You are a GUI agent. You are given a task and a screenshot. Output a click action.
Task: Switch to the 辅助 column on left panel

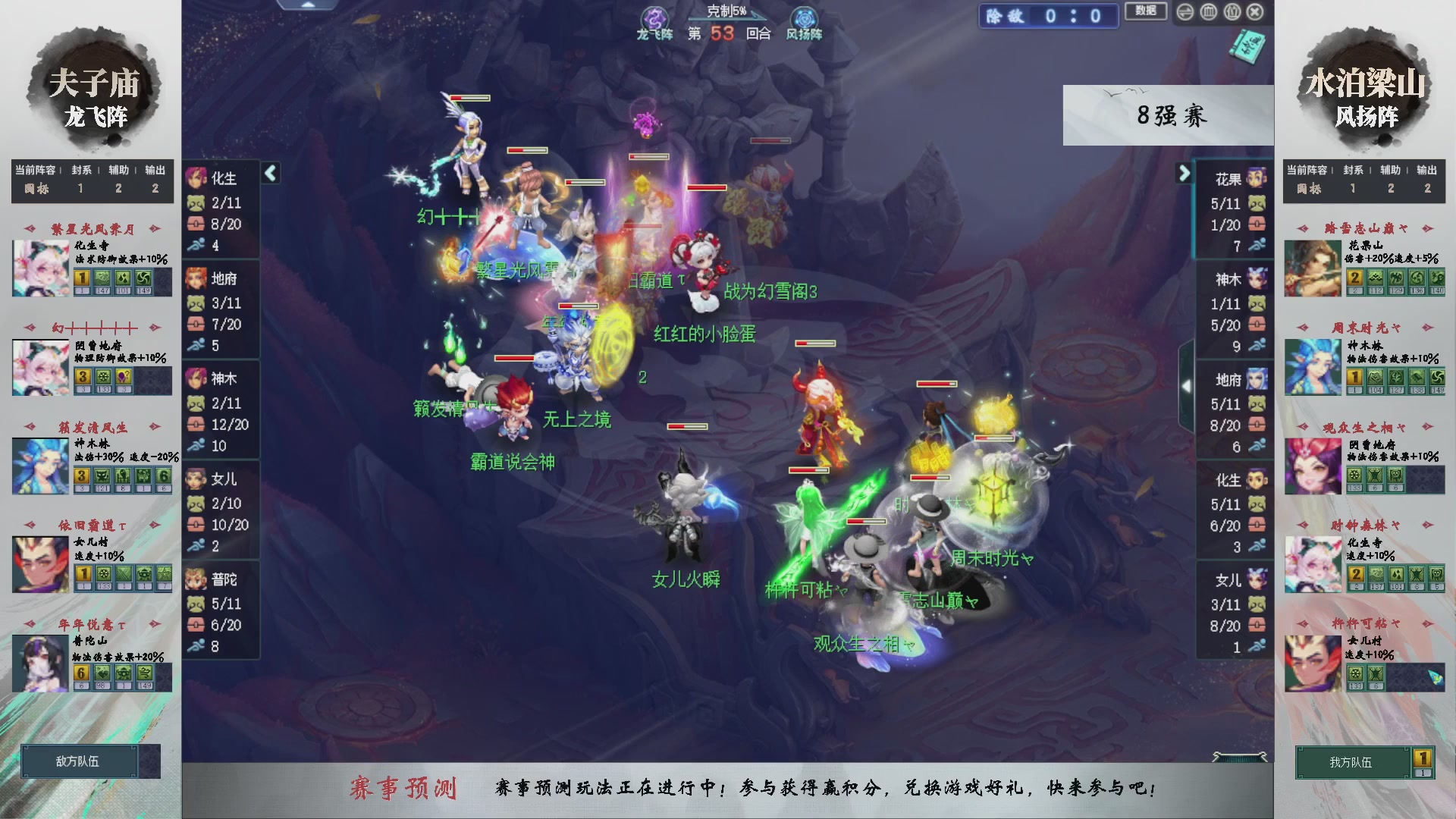(117, 170)
